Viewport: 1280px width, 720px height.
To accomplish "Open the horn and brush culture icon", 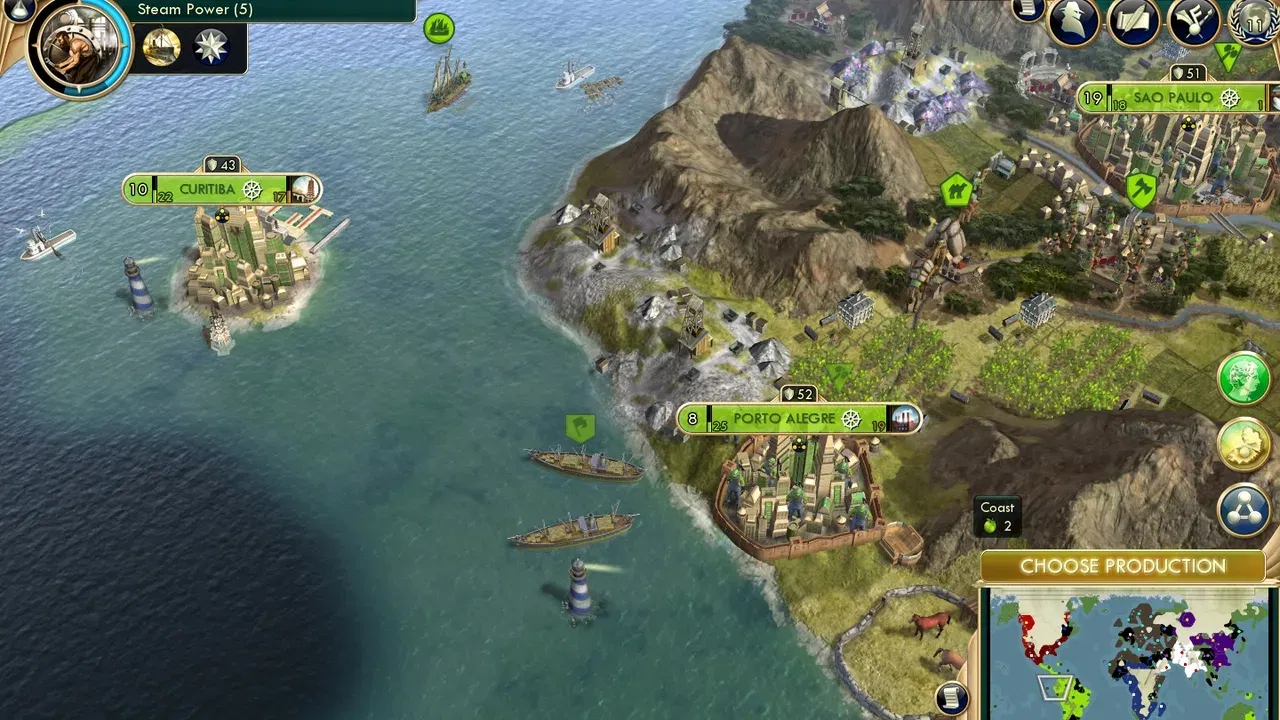I will pyautogui.click(x=1193, y=22).
